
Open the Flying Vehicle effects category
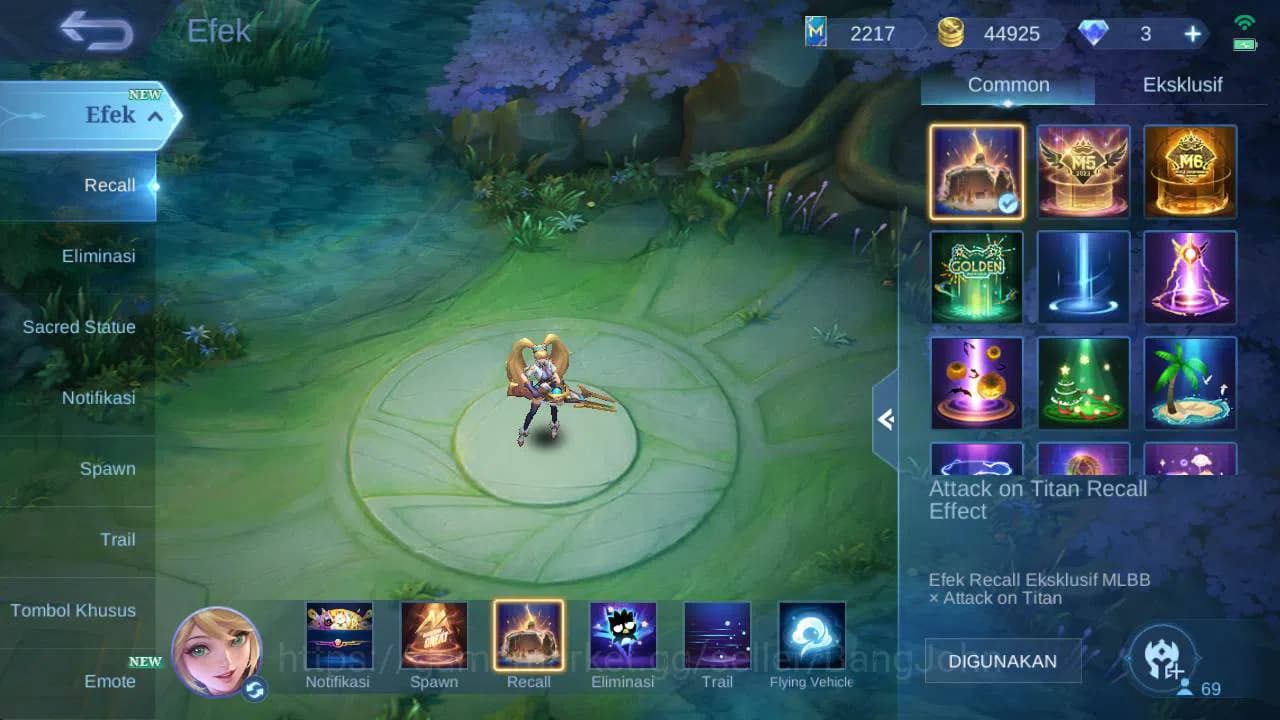810,634
